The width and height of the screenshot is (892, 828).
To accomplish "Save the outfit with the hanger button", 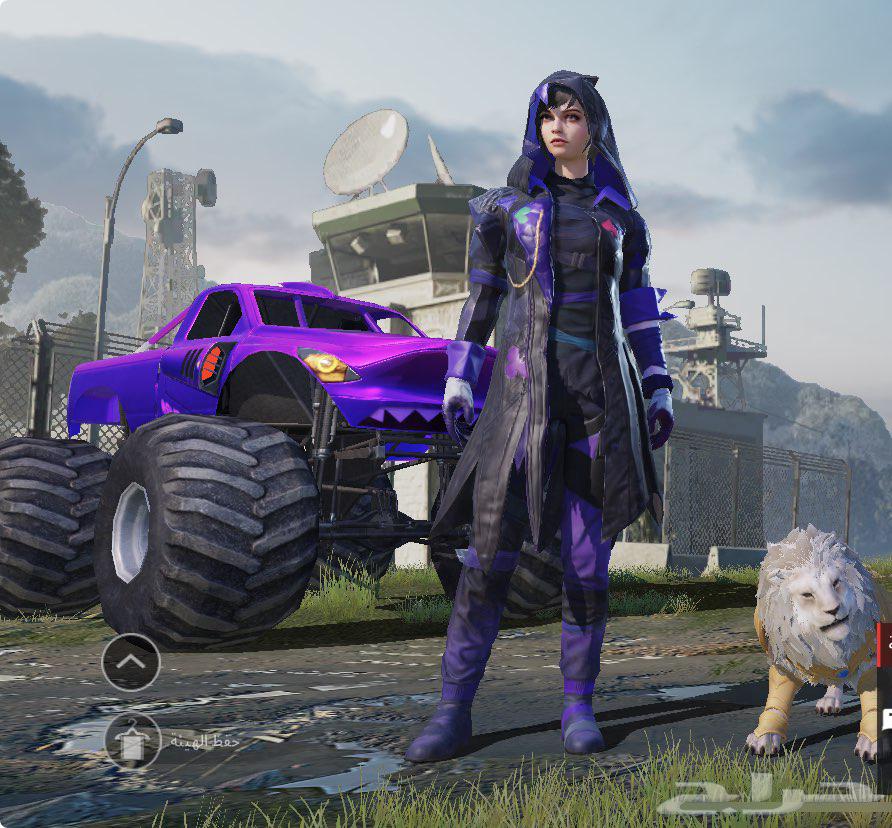I will tap(132, 741).
